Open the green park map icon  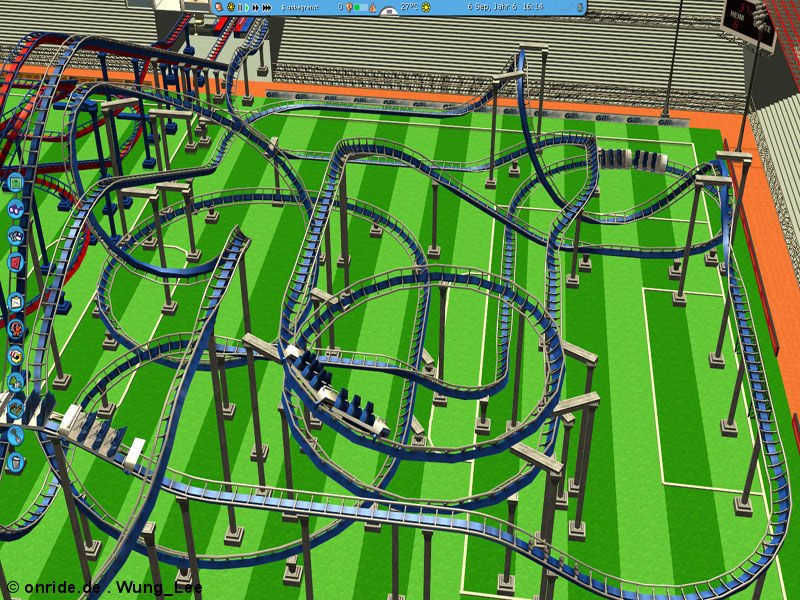(15, 183)
